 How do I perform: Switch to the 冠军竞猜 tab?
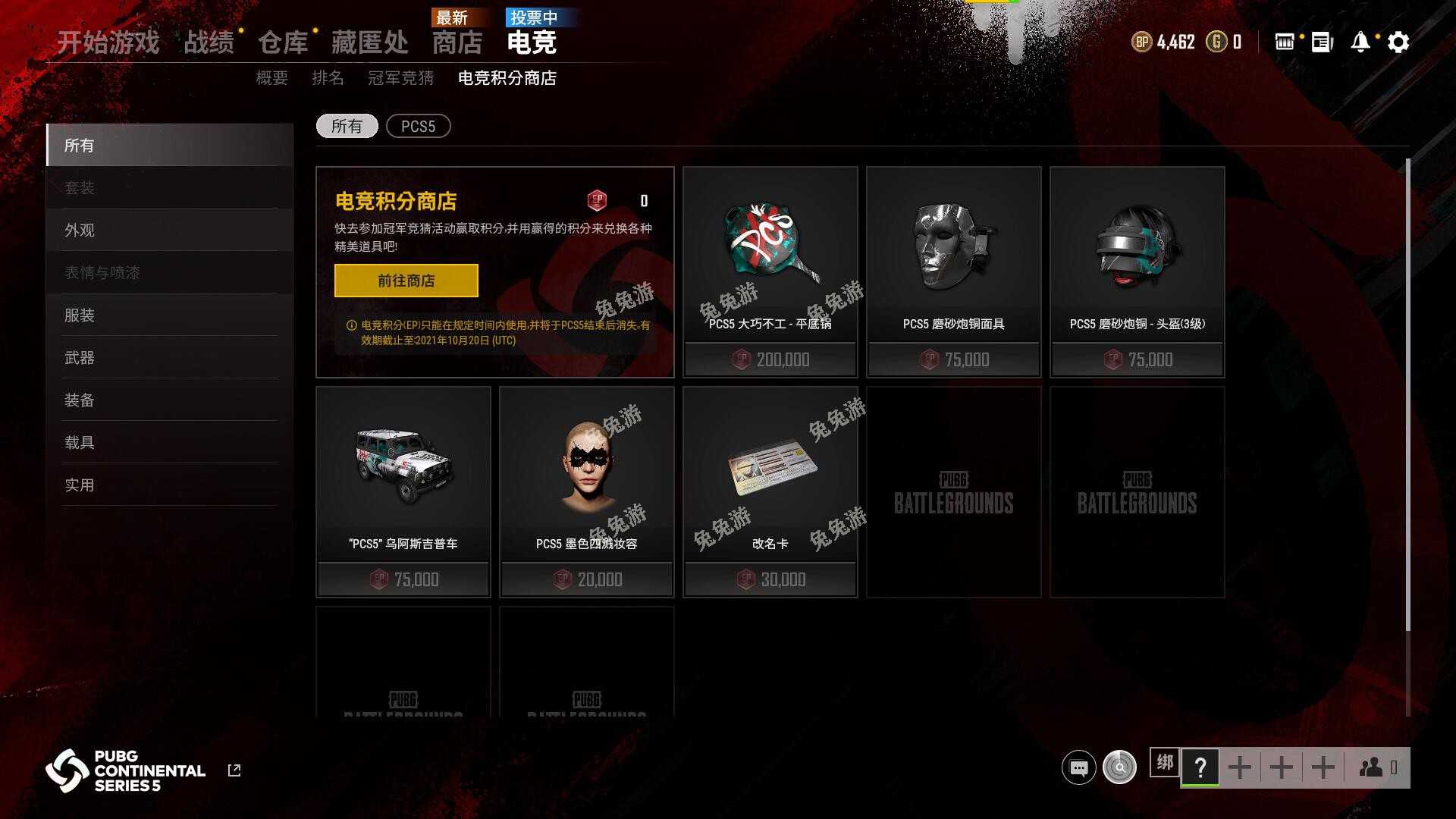403,77
